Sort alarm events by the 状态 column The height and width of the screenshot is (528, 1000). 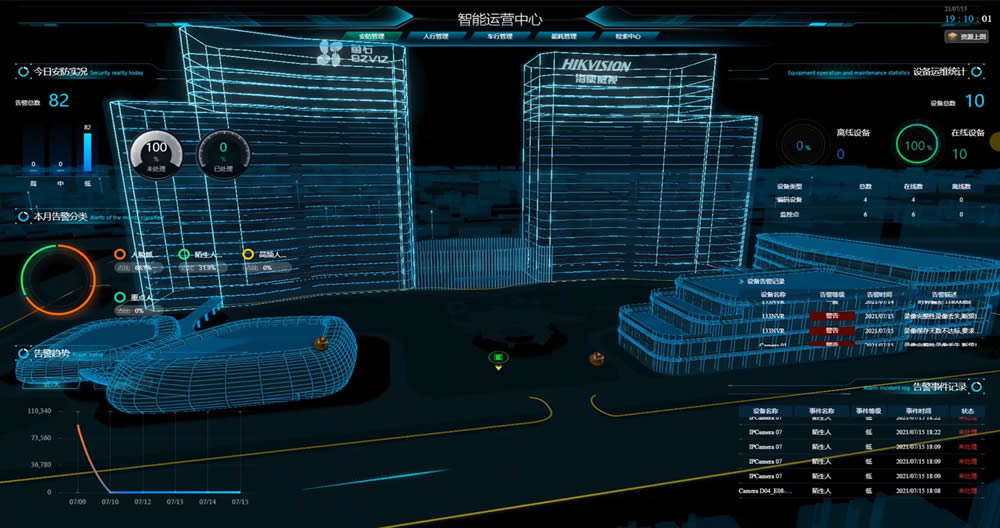coord(966,411)
